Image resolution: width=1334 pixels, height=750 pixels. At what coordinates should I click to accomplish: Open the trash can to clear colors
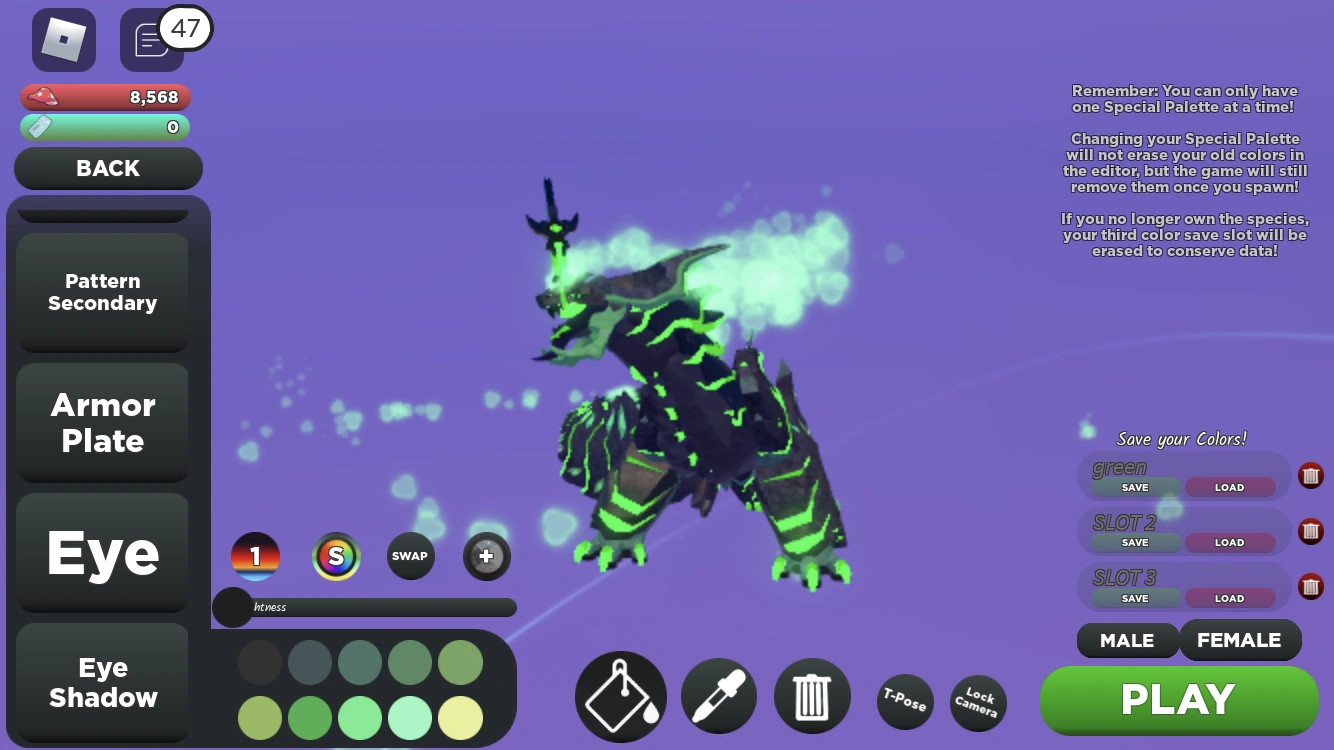coord(812,694)
